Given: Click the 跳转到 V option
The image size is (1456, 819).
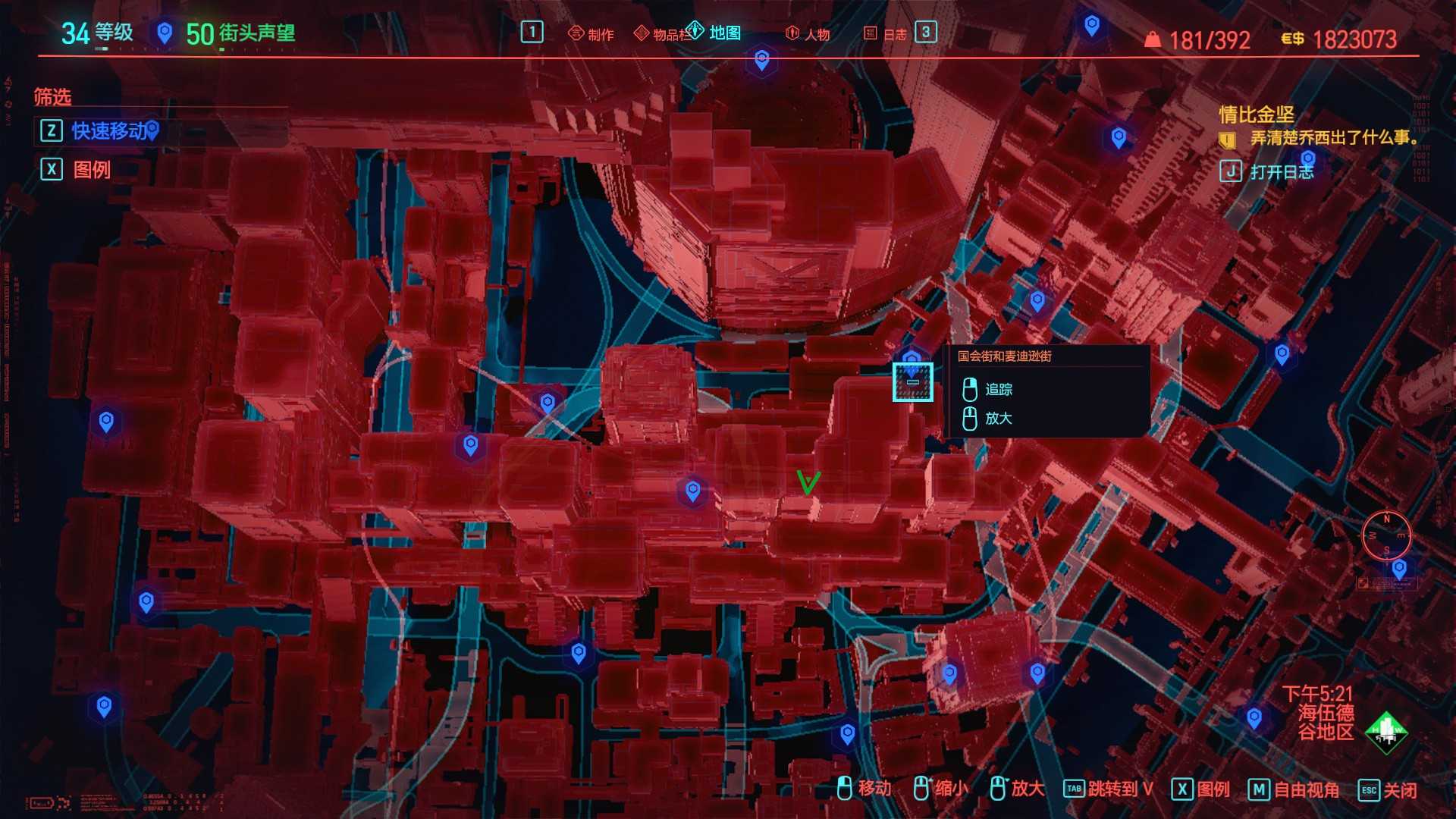Looking at the screenshot, I should pos(1110,790).
